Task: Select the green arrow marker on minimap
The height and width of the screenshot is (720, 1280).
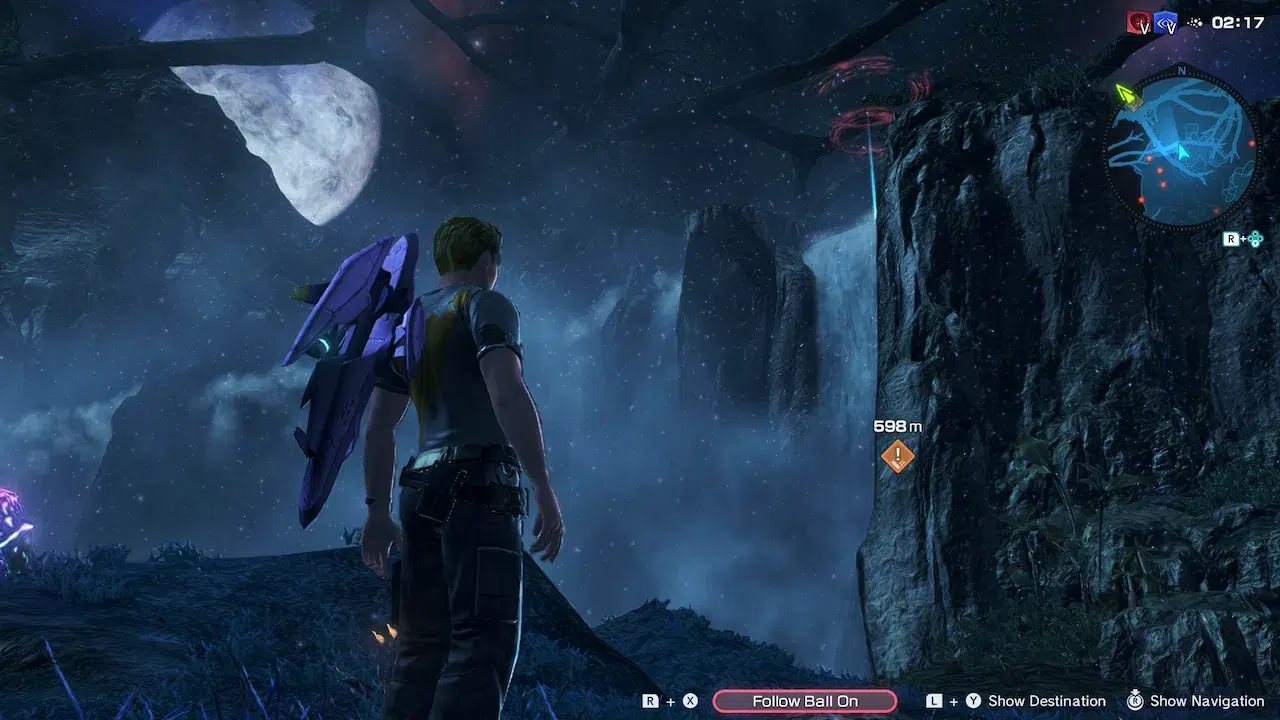Action: point(1128,96)
